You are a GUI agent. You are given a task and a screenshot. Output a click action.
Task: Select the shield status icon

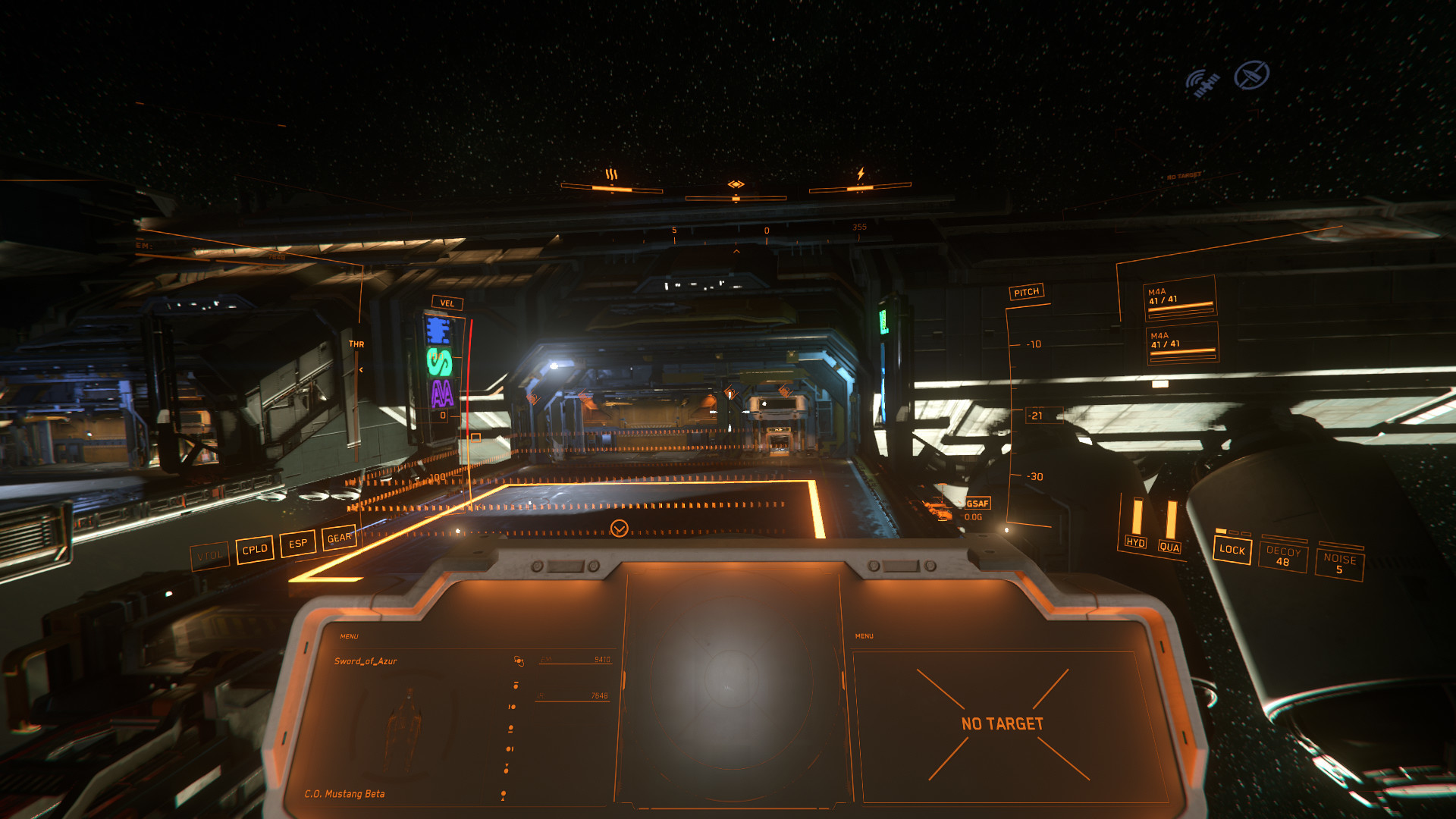pos(736,184)
